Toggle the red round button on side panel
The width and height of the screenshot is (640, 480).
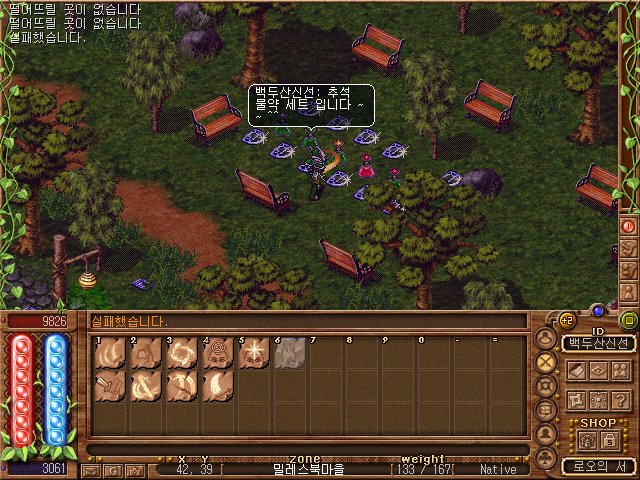click(x=629, y=226)
